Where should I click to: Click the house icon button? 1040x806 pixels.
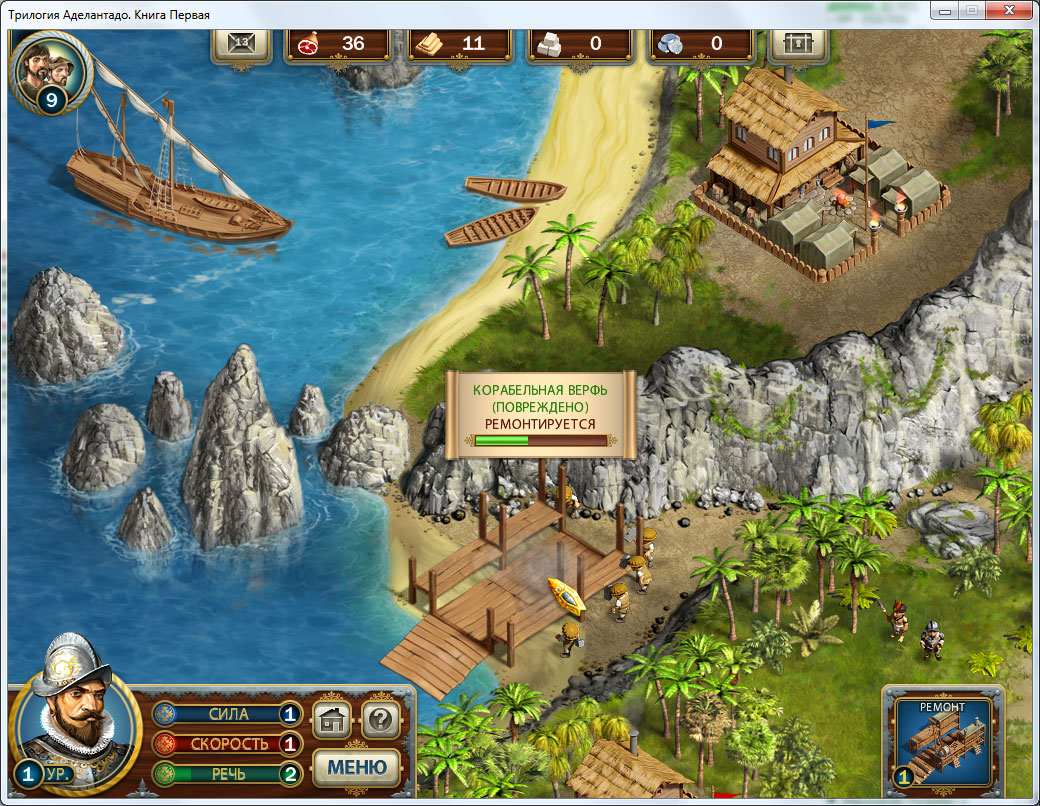tap(332, 718)
